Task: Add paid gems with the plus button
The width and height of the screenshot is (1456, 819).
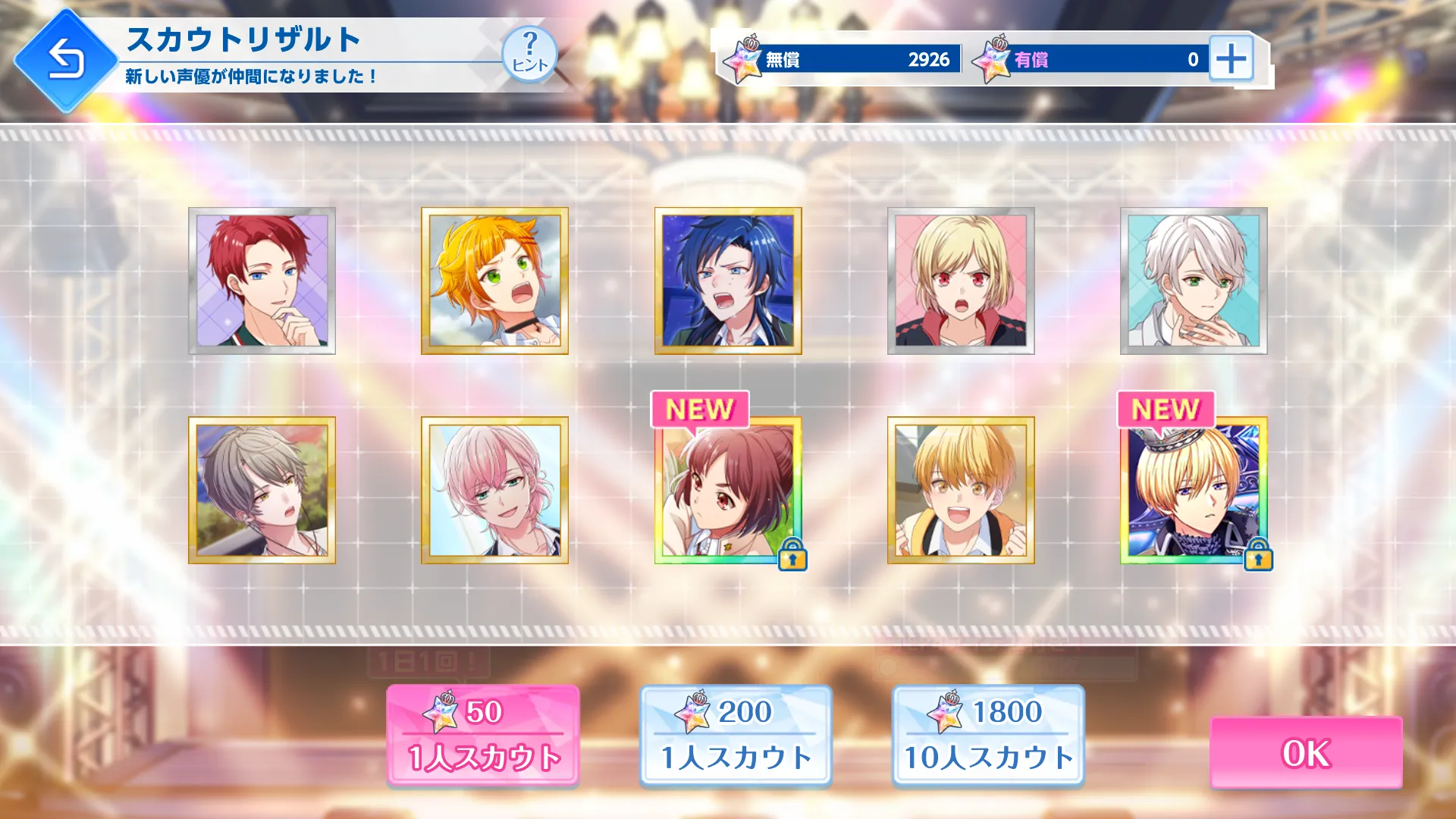Action: point(1230,58)
